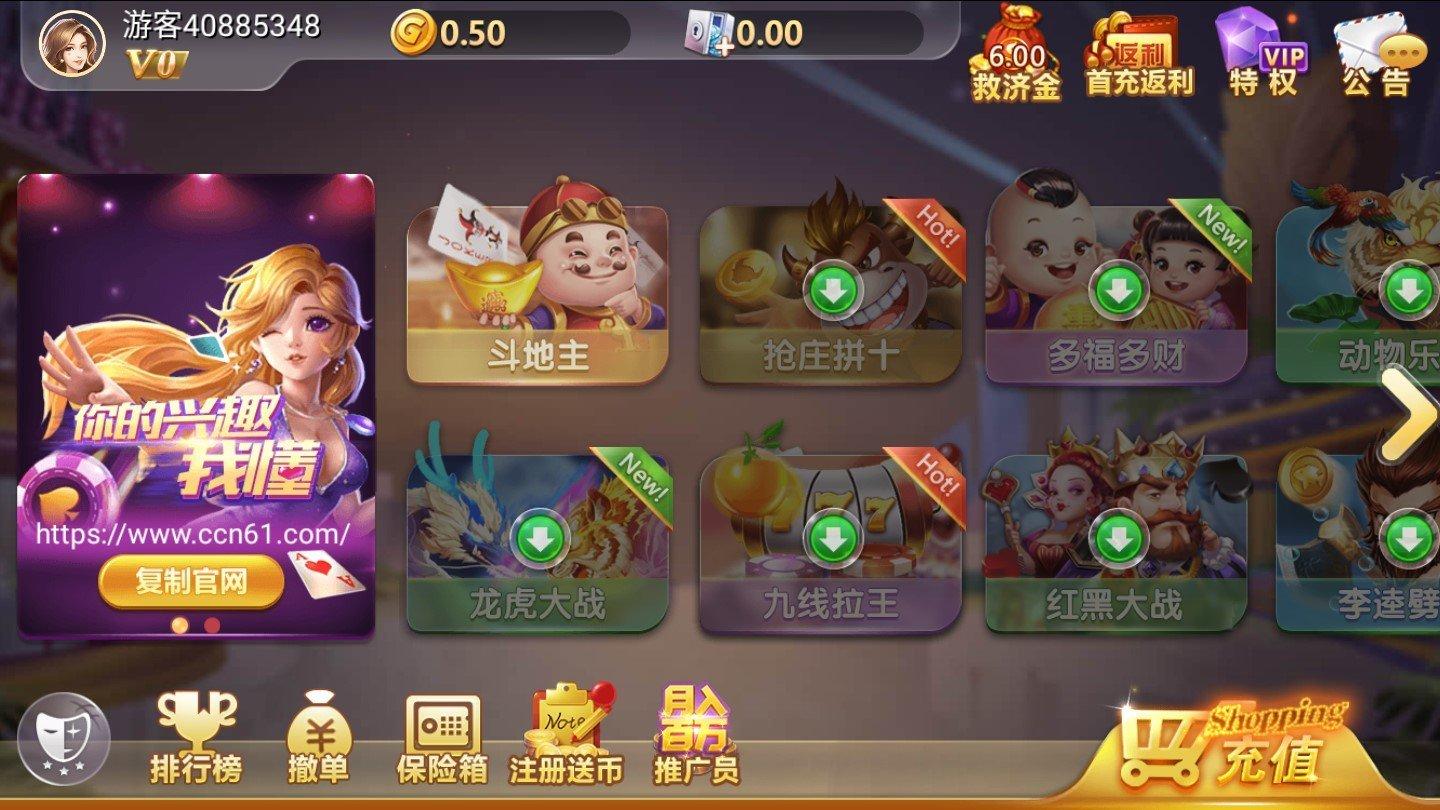Choose the 龙虎大战 game tile

pyautogui.click(x=539, y=541)
